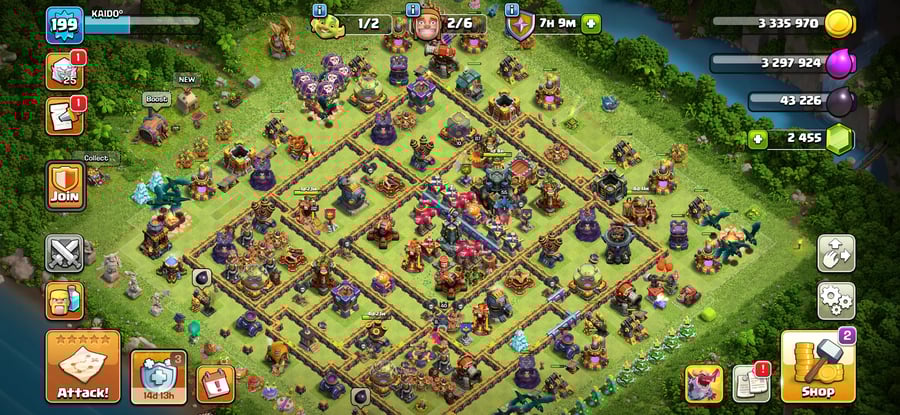This screenshot has height=415, width=900.
Task: Open the news documents icon
Action: 751,383
